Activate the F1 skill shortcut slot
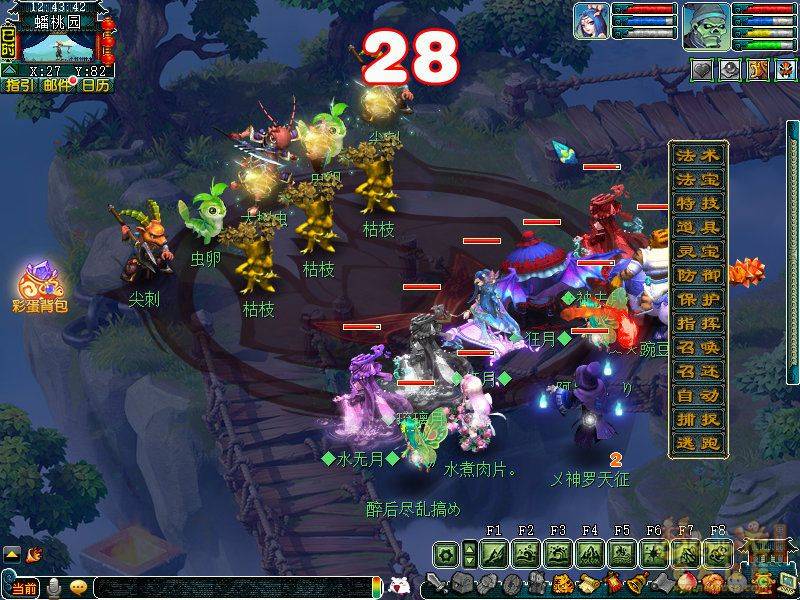The image size is (800, 600). (494, 553)
